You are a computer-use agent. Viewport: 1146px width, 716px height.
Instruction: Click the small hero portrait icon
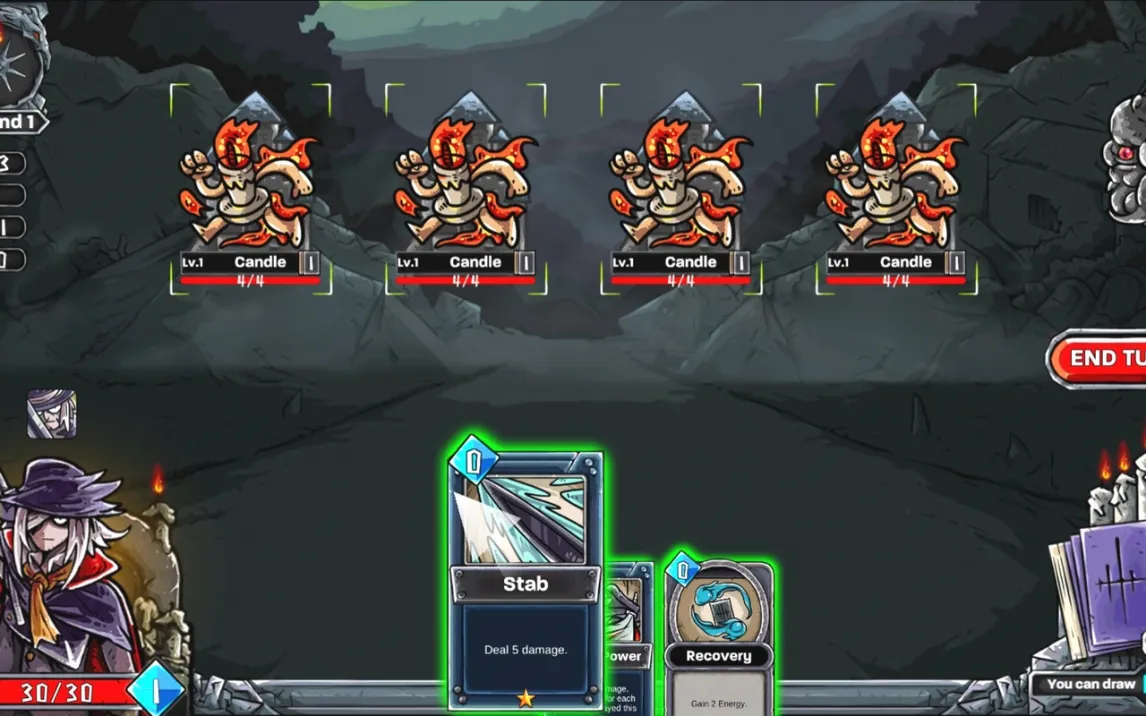click(x=51, y=414)
